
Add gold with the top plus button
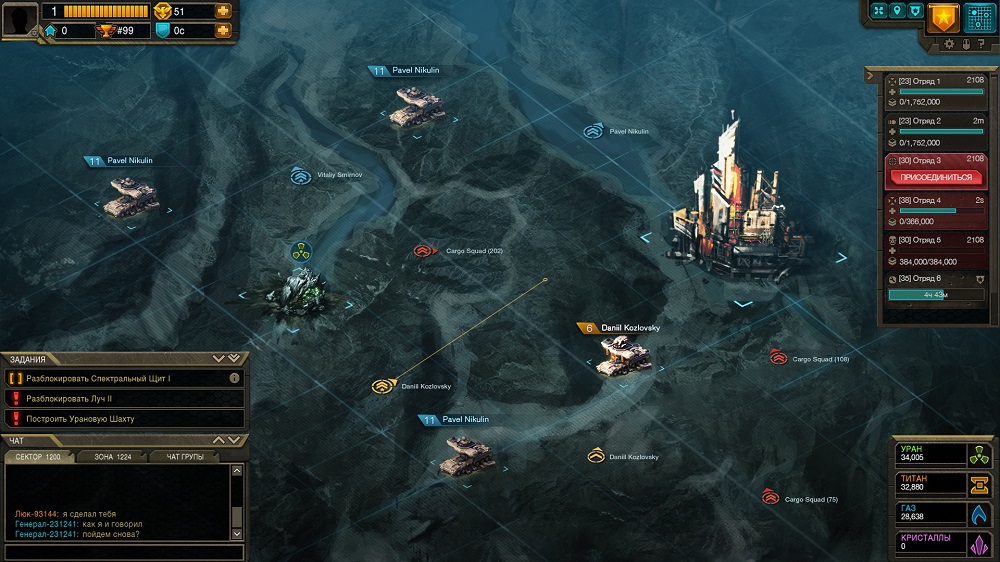(222, 11)
